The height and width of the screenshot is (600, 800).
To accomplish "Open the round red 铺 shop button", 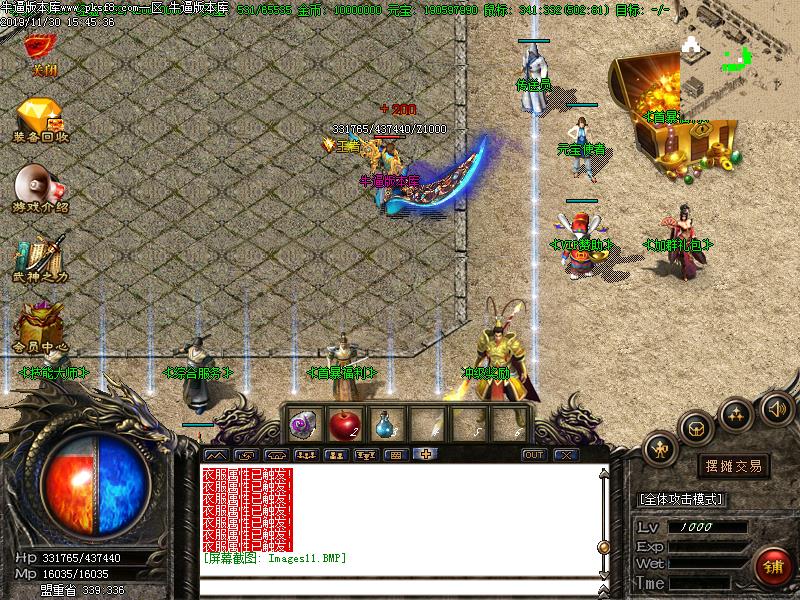I will click(772, 567).
